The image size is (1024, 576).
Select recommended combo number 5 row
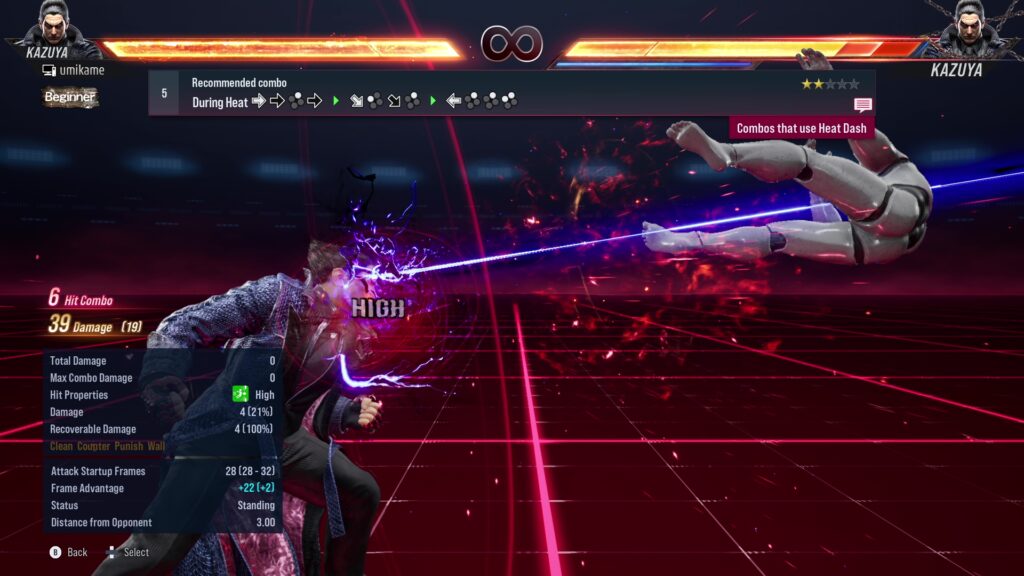click(x=510, y=93)
